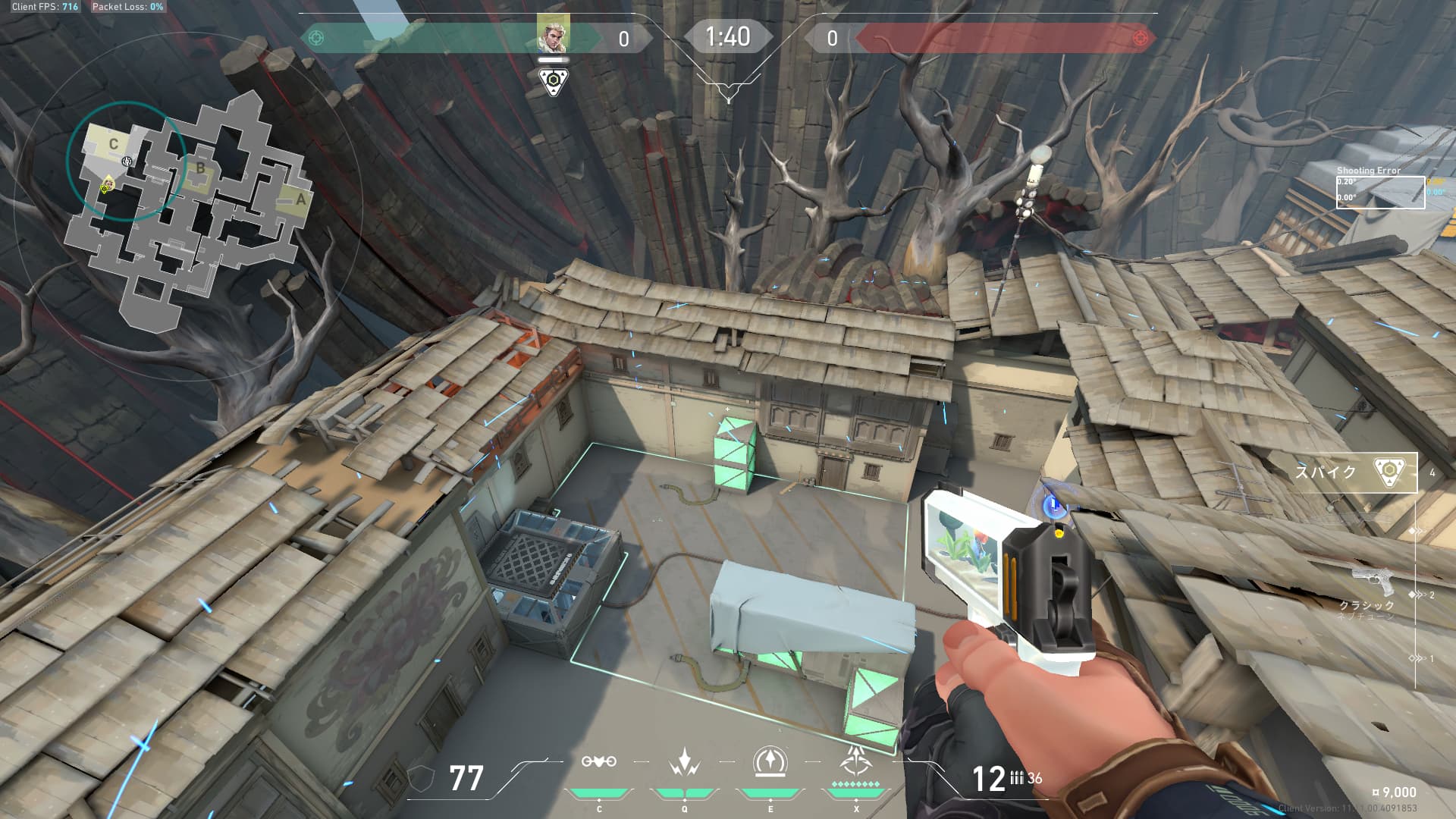This screenshot has width=1456, height=819.
Task: Click the spike carrier icon below portrait
Action: [553, 80]
